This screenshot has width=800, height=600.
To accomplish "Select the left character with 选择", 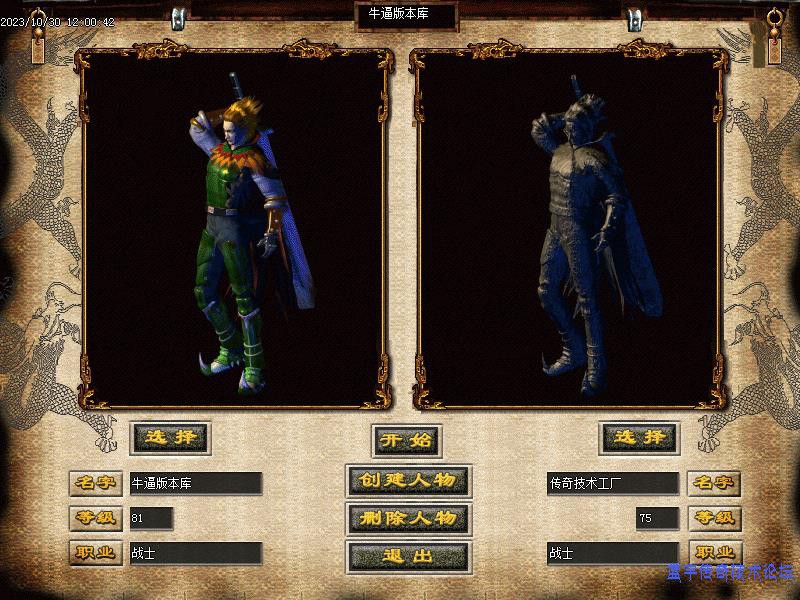I will tap(169, 437).
